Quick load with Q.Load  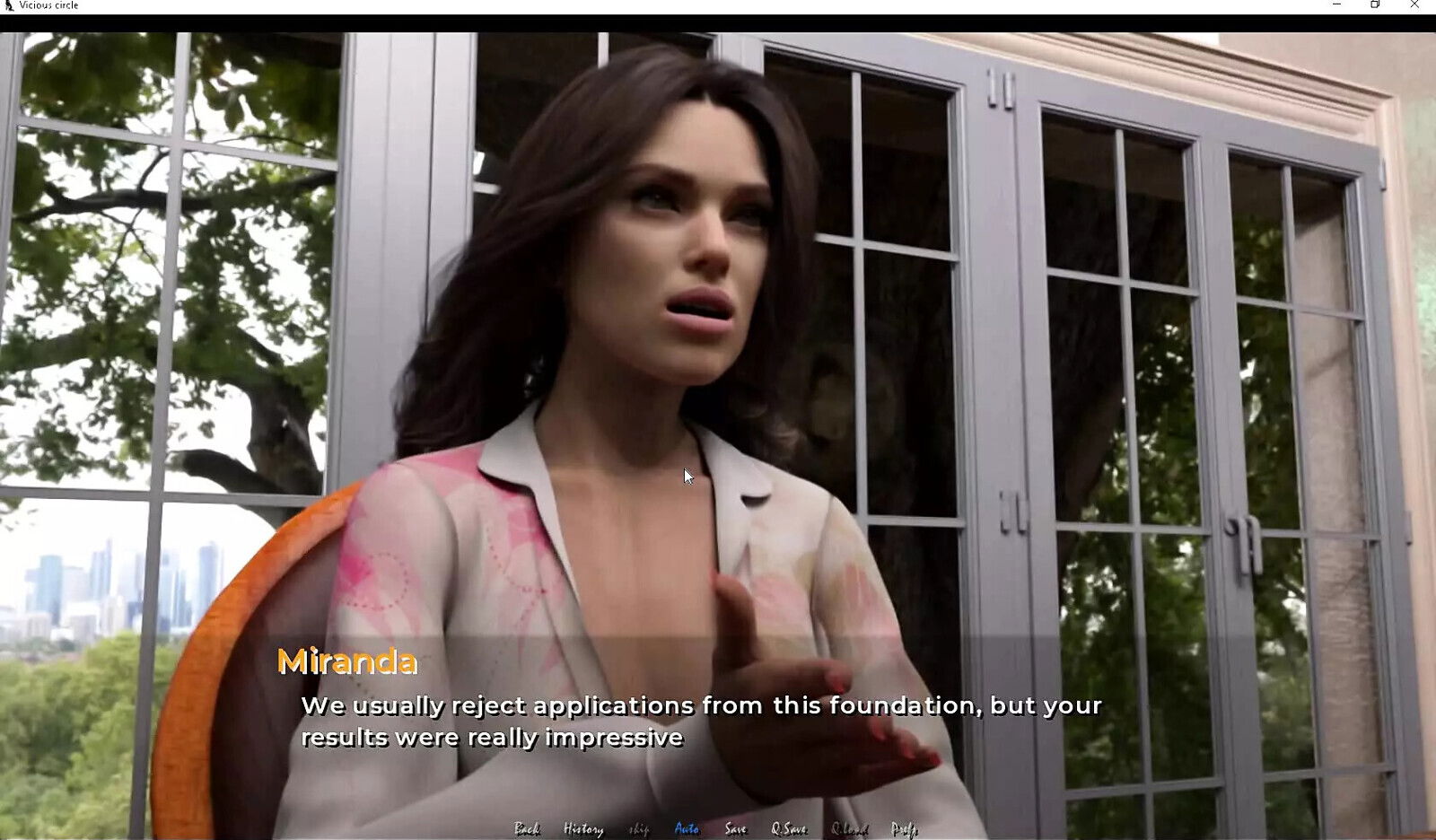click(x=849, y=829)
